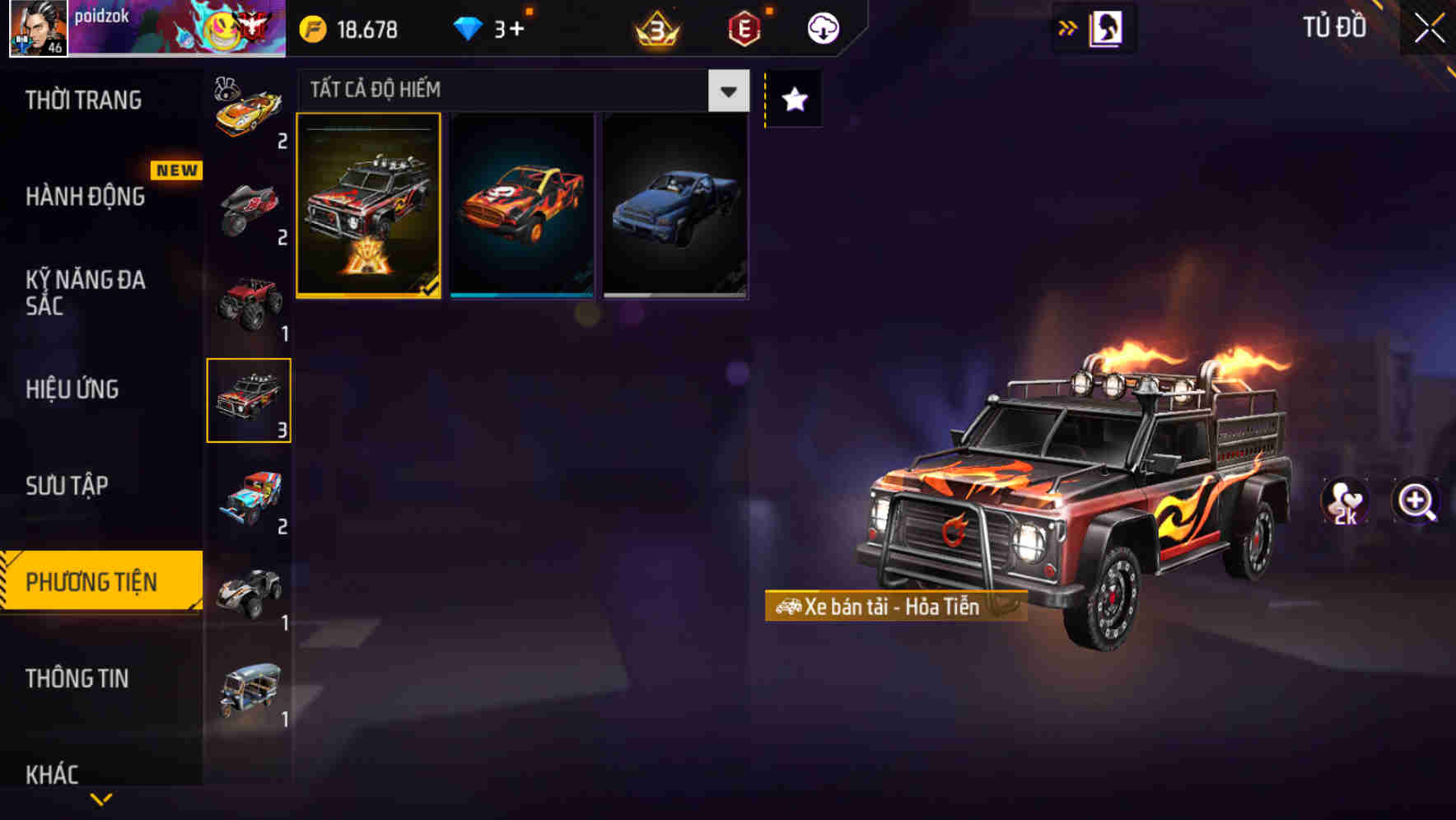
Task: Click the double-arrow collapse chevron near top right
Action: 1066,26
